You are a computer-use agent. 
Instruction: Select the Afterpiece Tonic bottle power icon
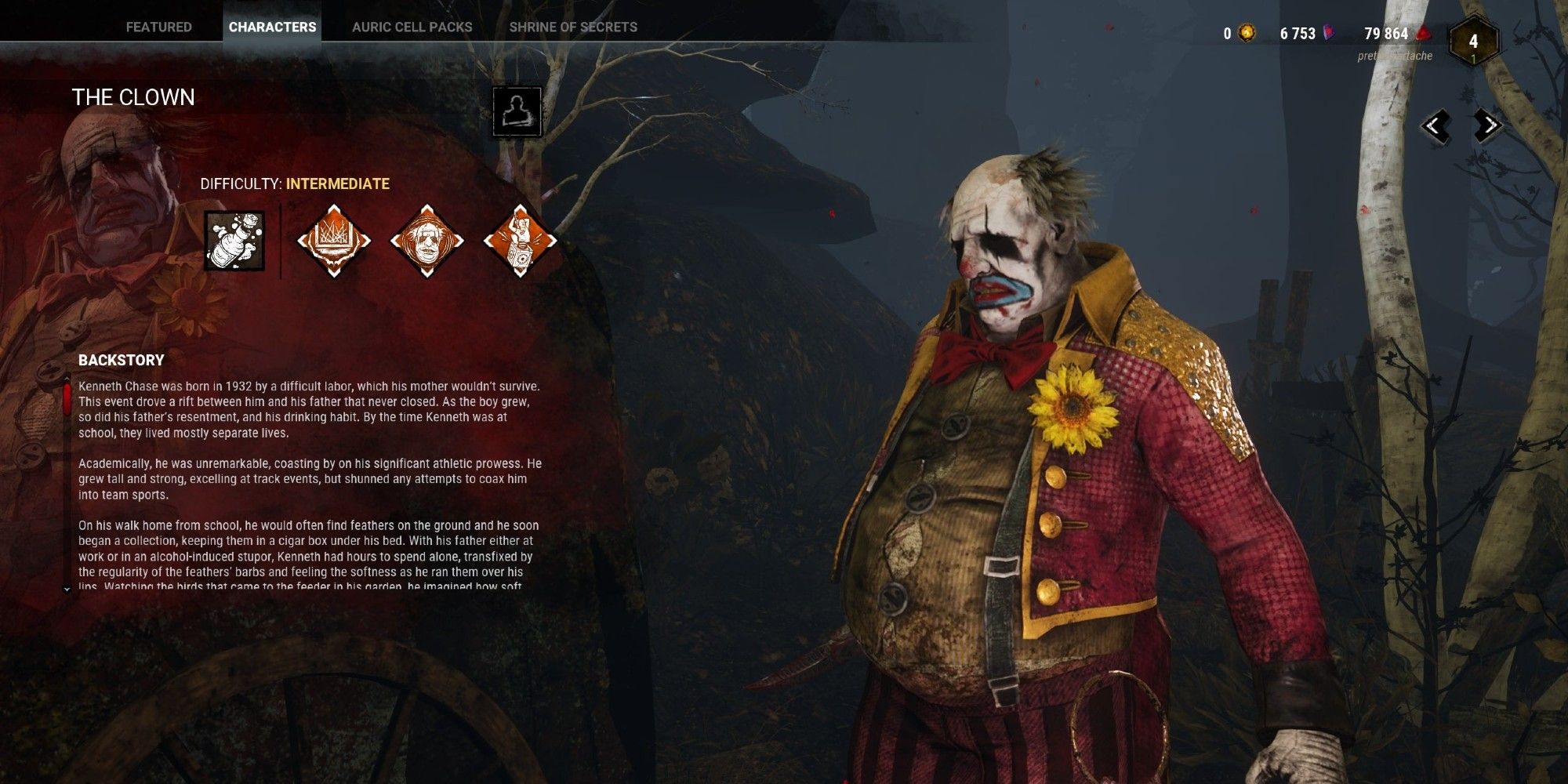[234, 241]
